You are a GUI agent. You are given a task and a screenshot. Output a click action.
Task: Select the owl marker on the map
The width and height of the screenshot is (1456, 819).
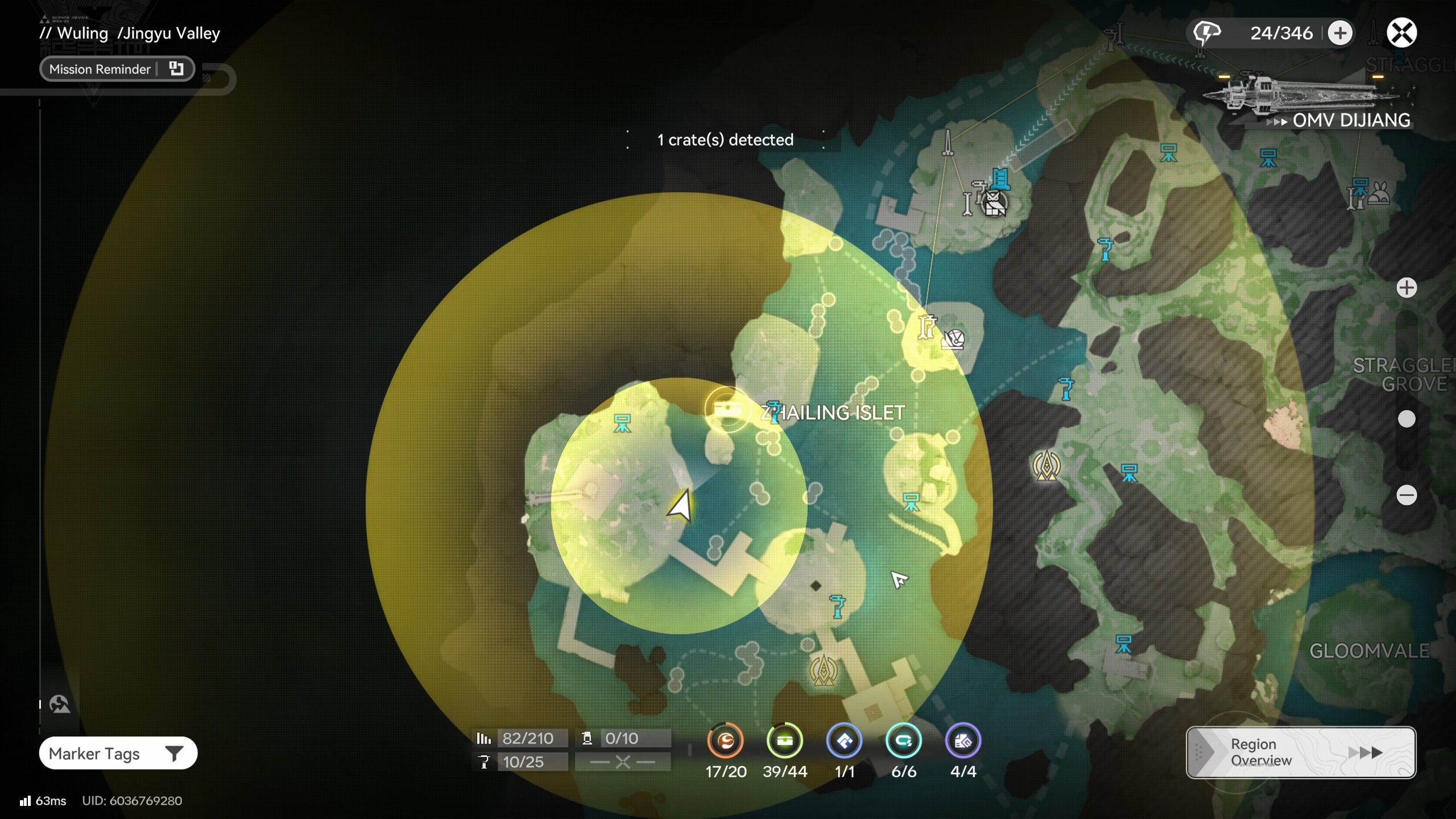click(994, 203)
